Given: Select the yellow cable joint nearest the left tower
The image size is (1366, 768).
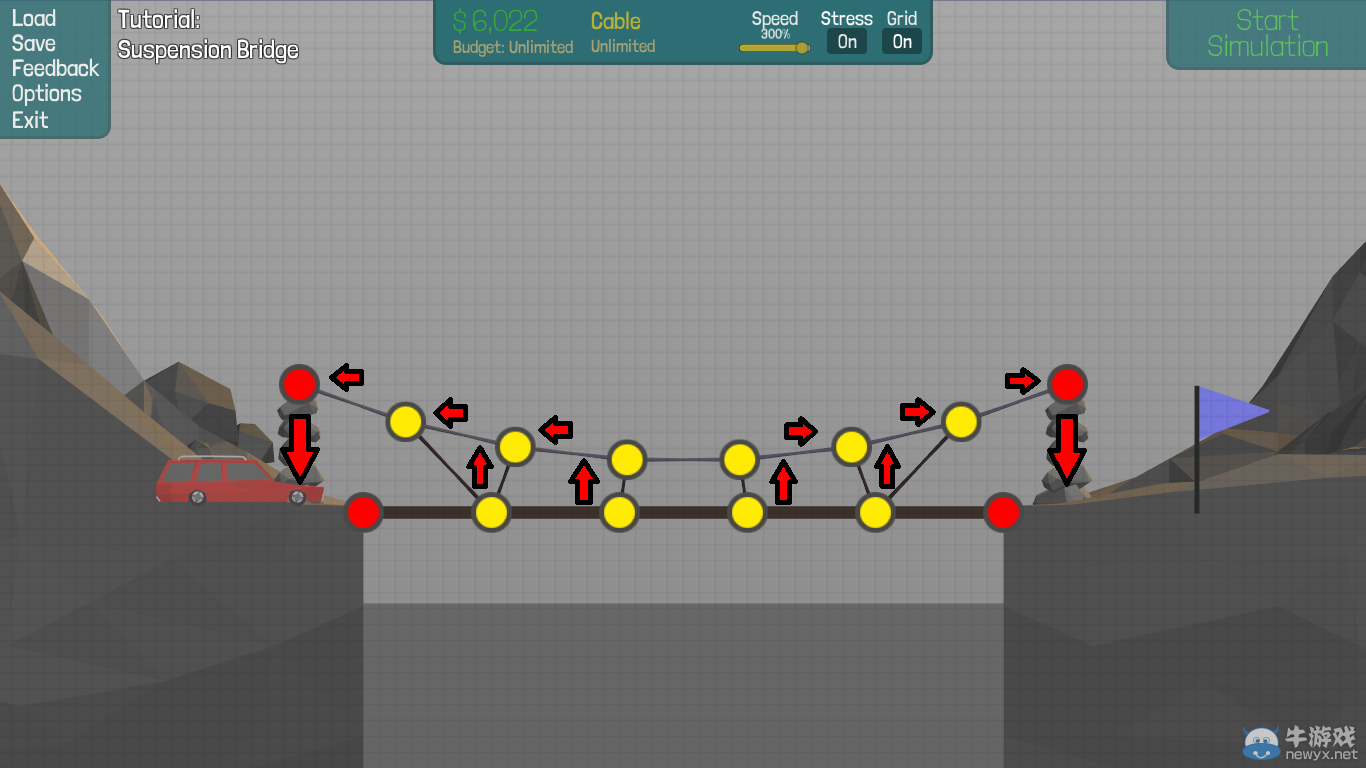Looking at the screenshot, I should tap(405, 422).
